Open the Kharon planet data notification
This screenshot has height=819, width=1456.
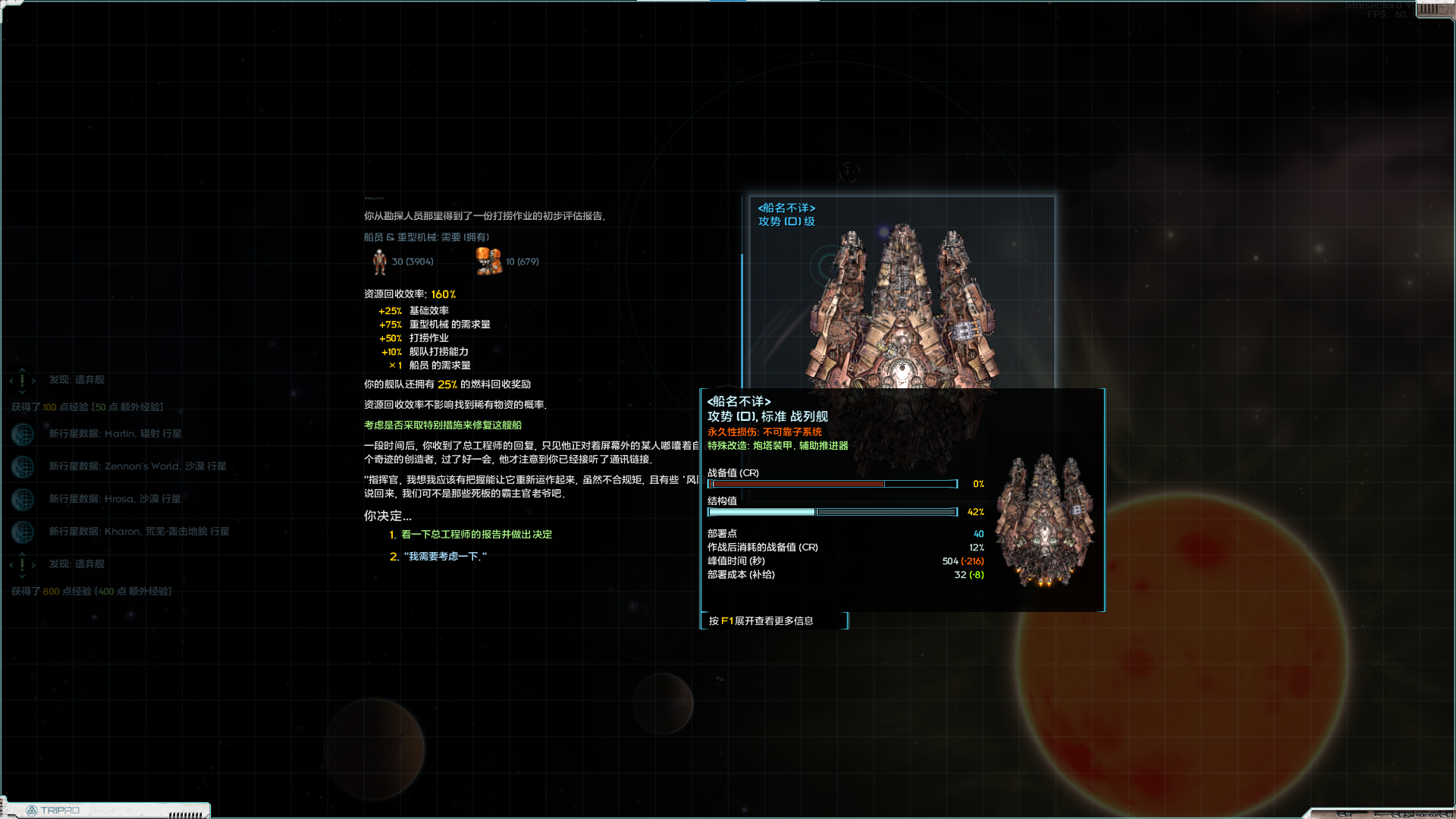coord(139,532)
